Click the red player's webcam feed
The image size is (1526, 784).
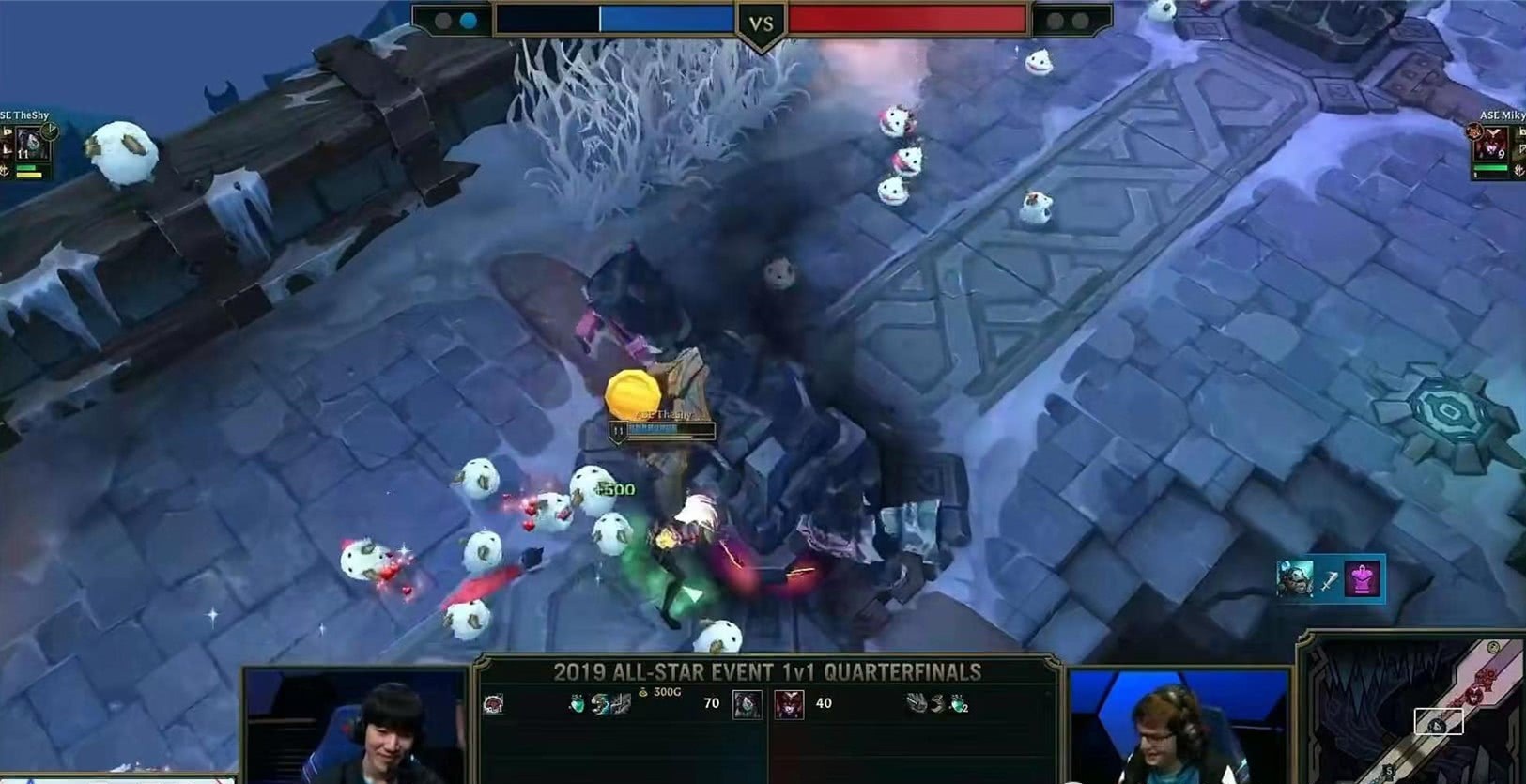click(1179, 726)
